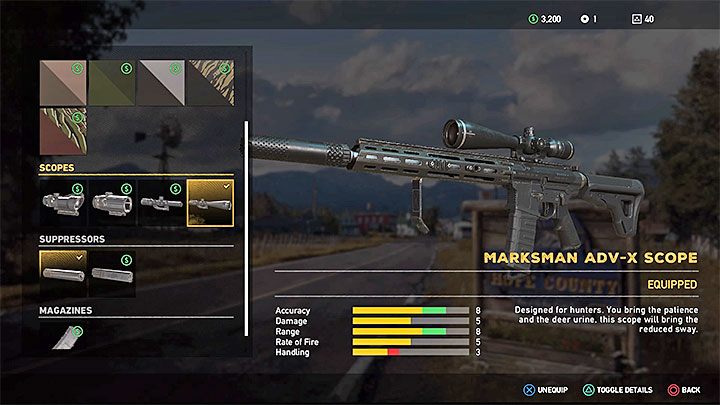Select the magazine upgrade slot
Image resolution: width=720 pixels, height=405 pixels.
(x=63, y=337)
